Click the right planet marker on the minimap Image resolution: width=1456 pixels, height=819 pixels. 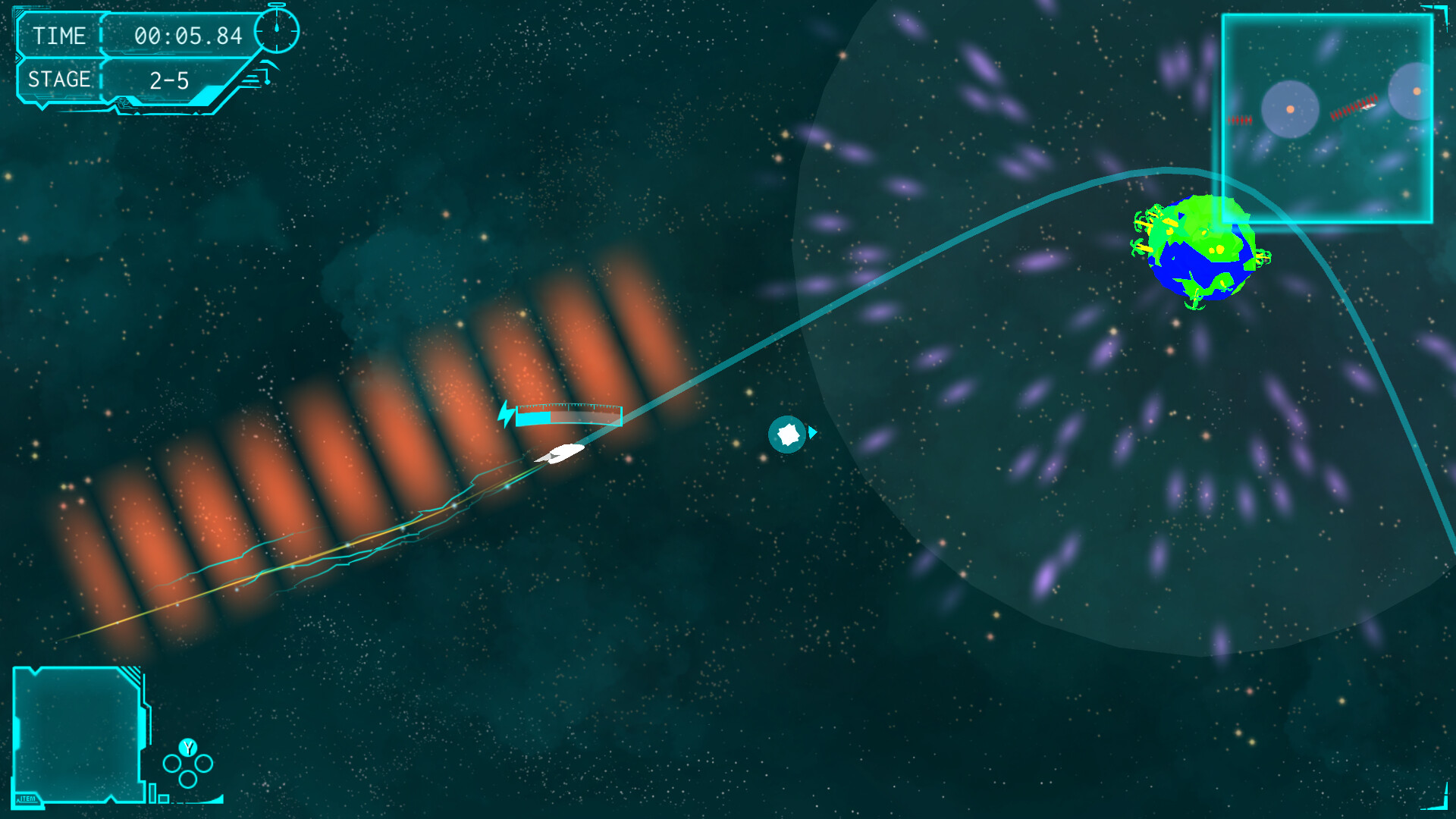[1417, 92]
